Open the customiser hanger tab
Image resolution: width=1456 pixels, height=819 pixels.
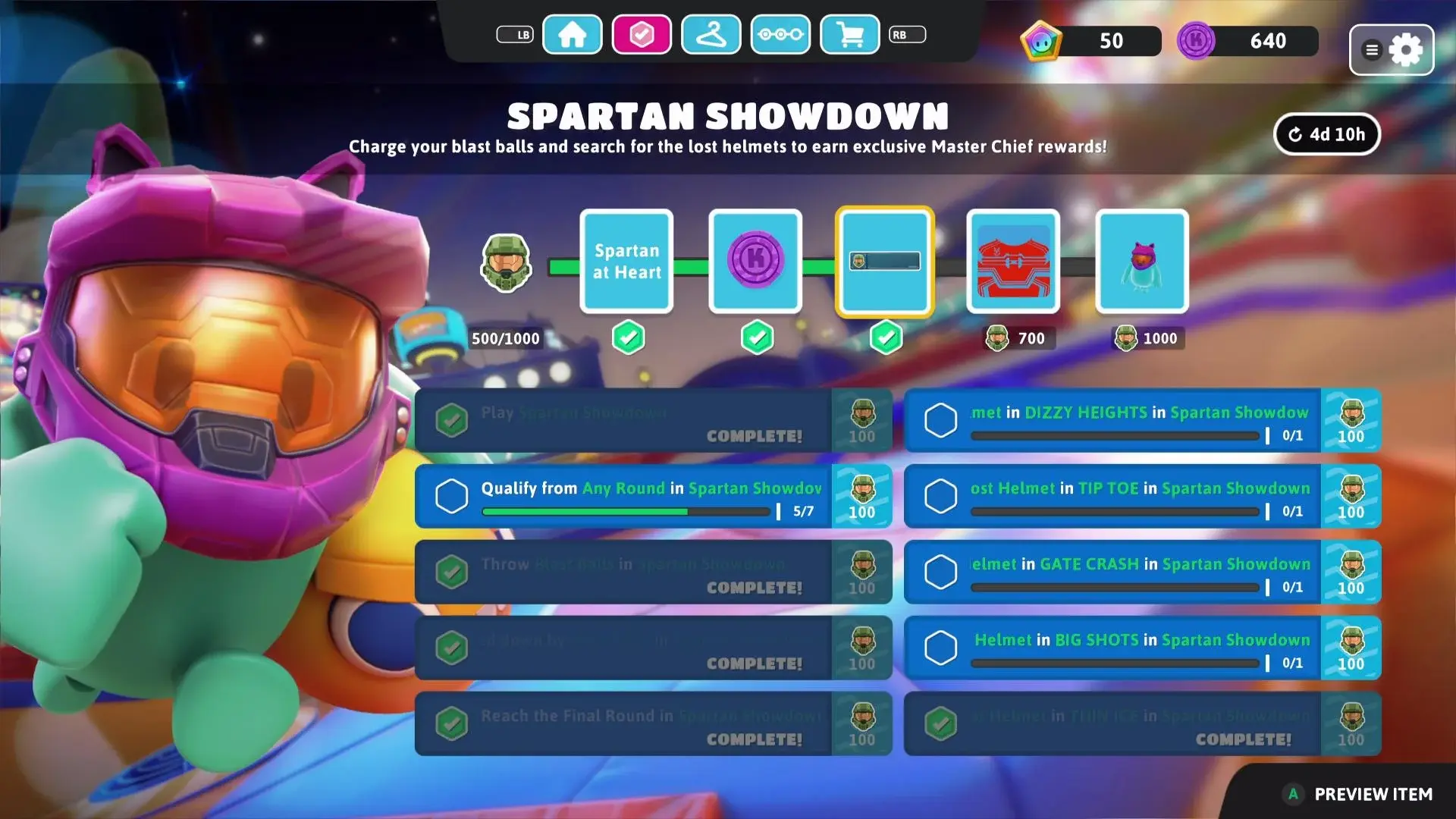click(x=711, y=35)
